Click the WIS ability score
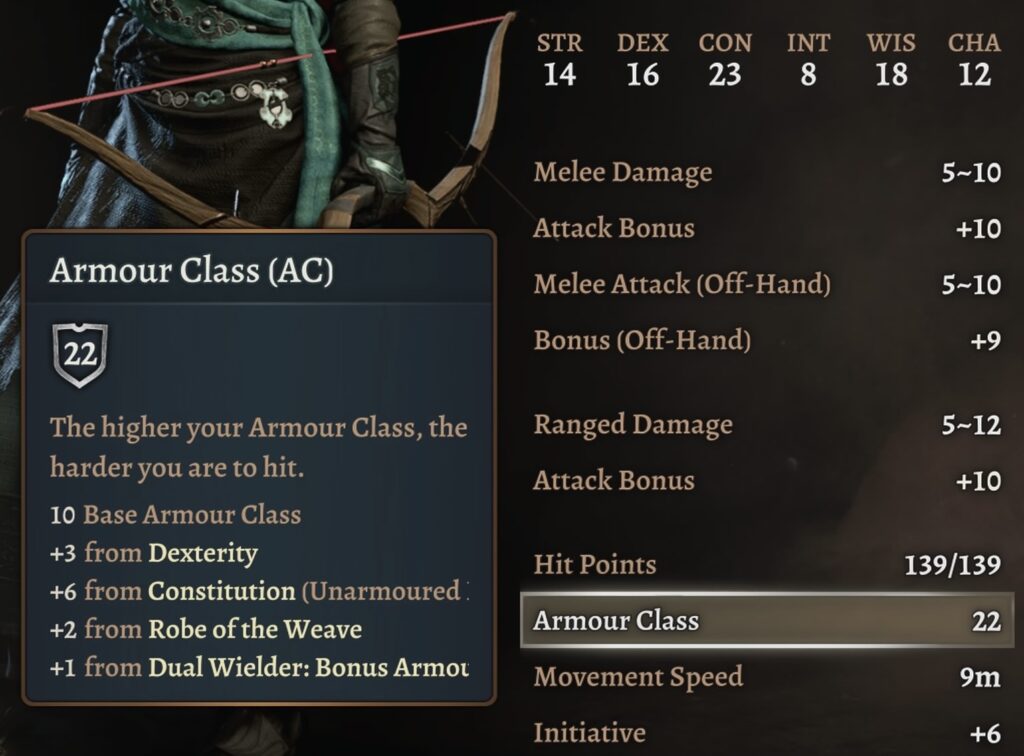Image resolution: width=1024 pixels, height=756 pixels. pos(890,60)
